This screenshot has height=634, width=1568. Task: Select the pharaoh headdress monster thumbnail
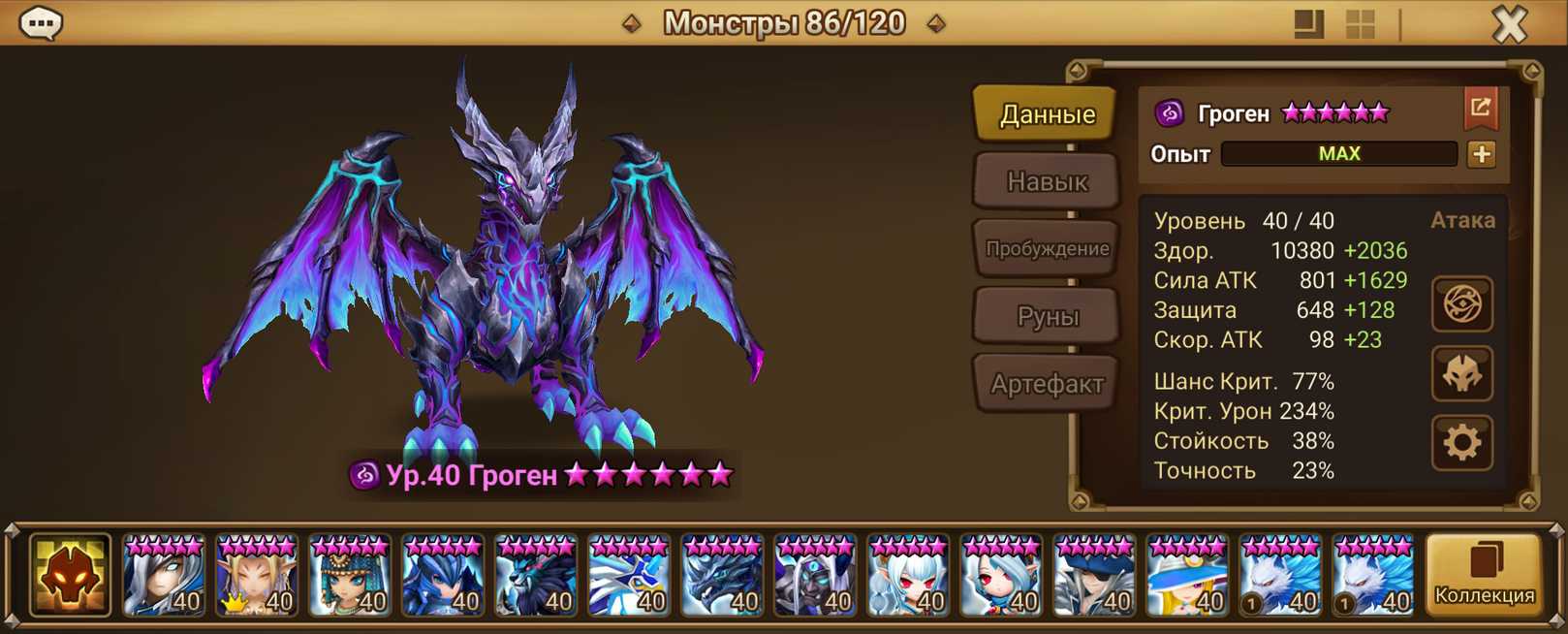tap(350, 576)
